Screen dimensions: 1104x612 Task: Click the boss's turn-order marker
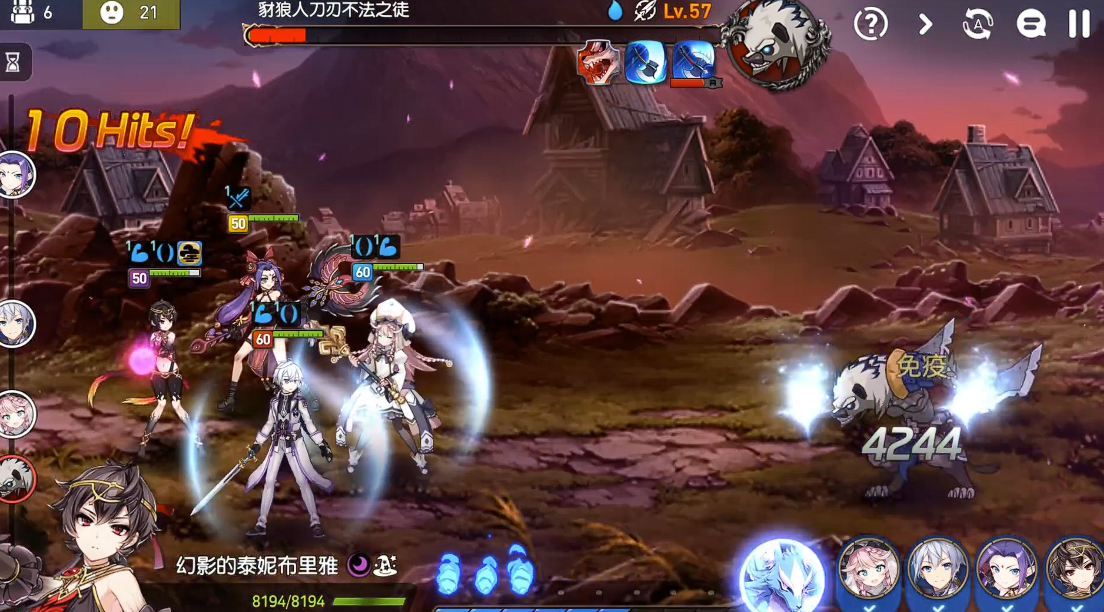point(16,478)
